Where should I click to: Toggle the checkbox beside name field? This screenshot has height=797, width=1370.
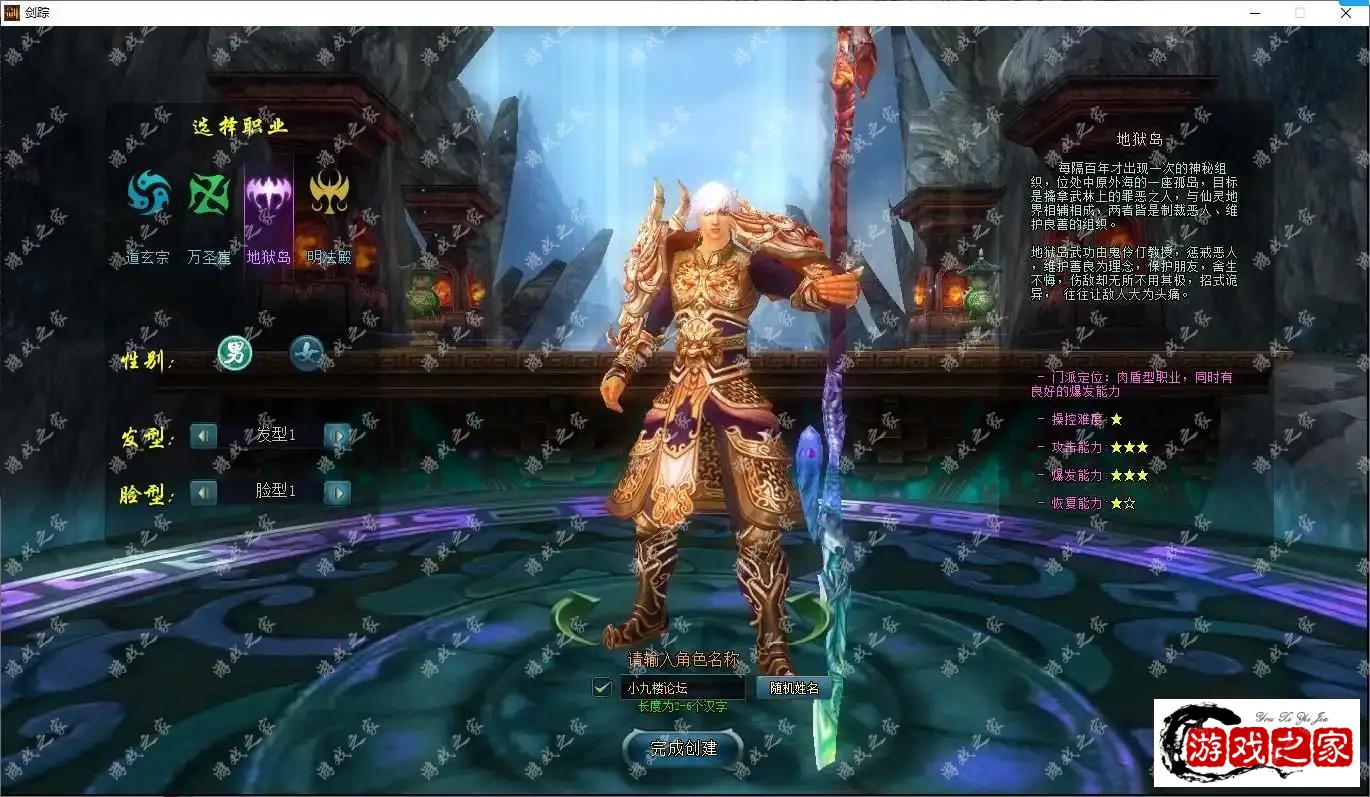pos(602,687)
